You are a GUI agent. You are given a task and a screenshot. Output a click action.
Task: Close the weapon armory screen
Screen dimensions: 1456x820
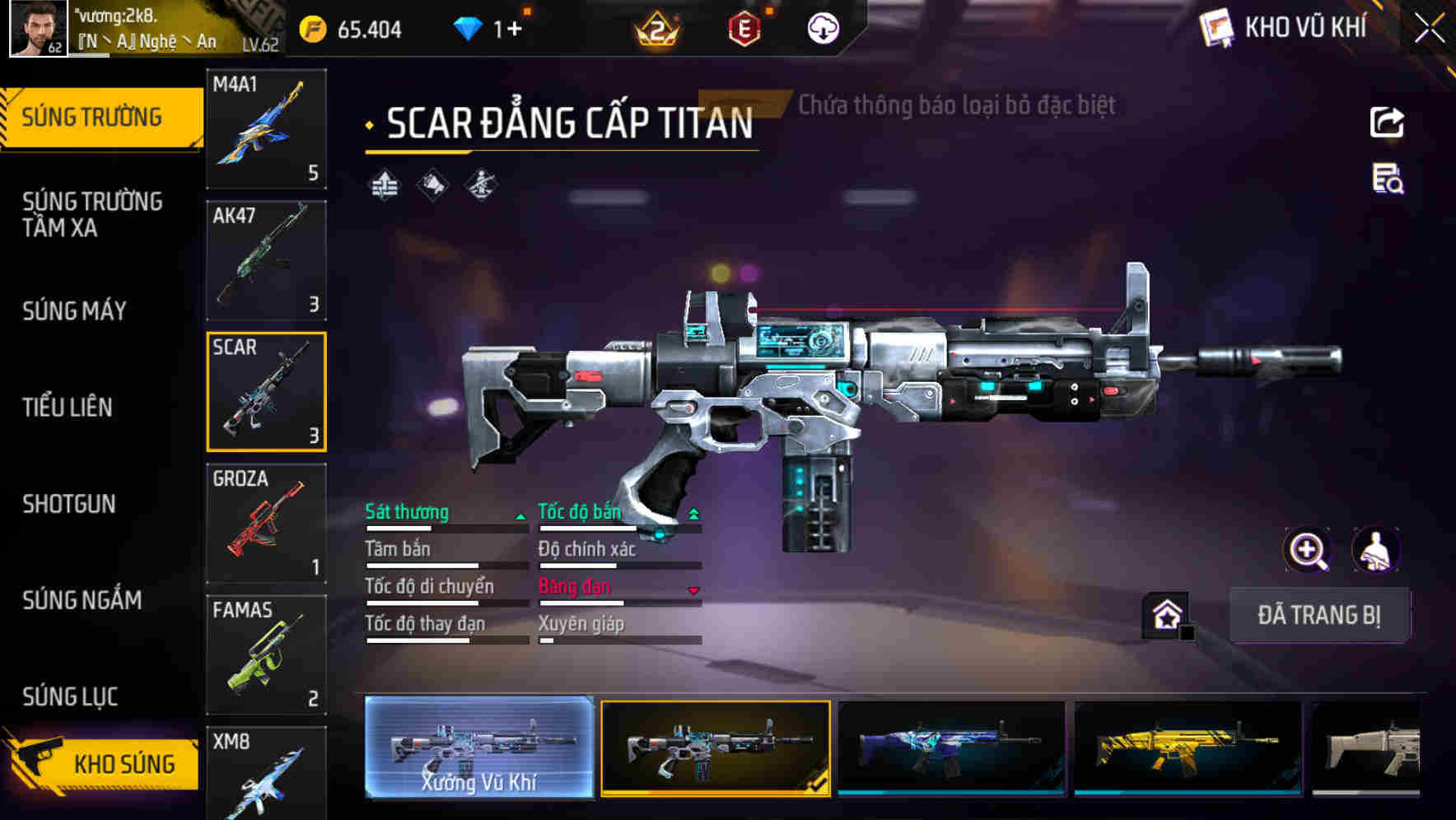tap(1430, 29)
